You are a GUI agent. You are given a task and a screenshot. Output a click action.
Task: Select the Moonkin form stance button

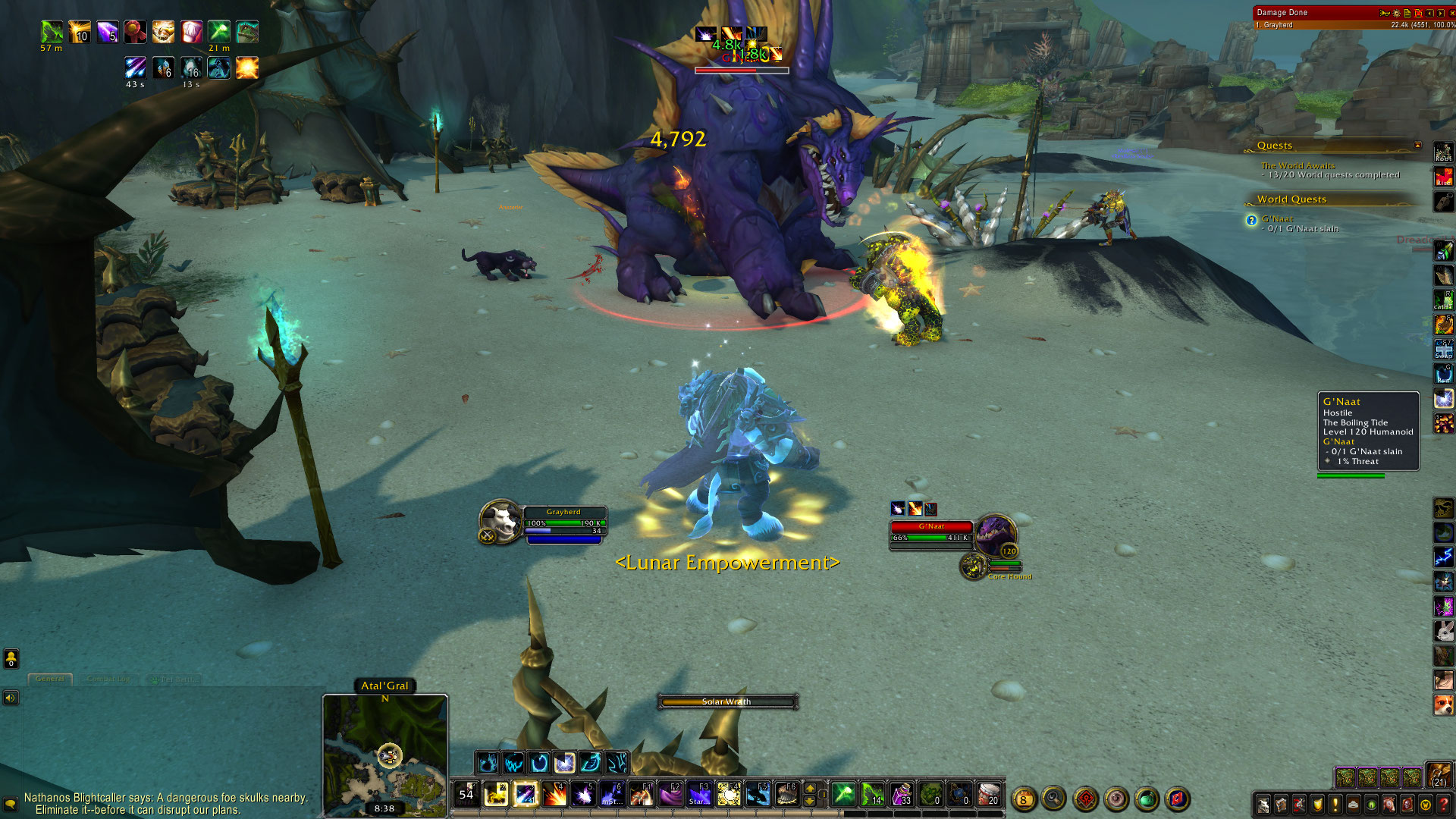click(565, 762)
